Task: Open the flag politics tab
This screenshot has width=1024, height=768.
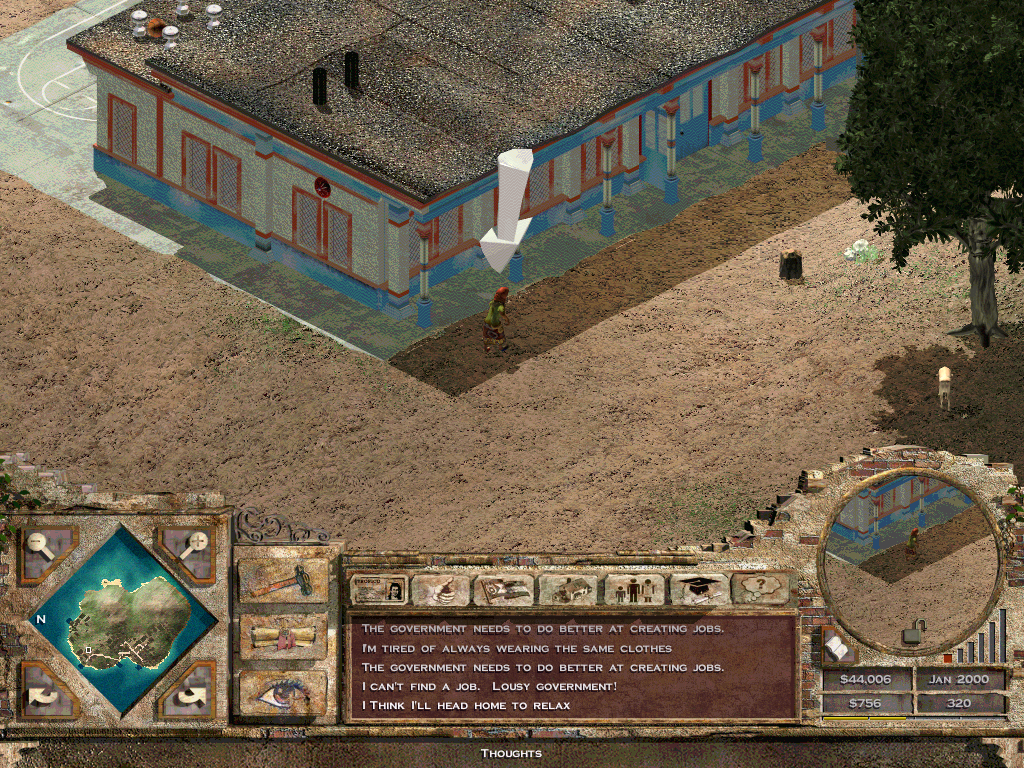Action: (x=503, y=590)
